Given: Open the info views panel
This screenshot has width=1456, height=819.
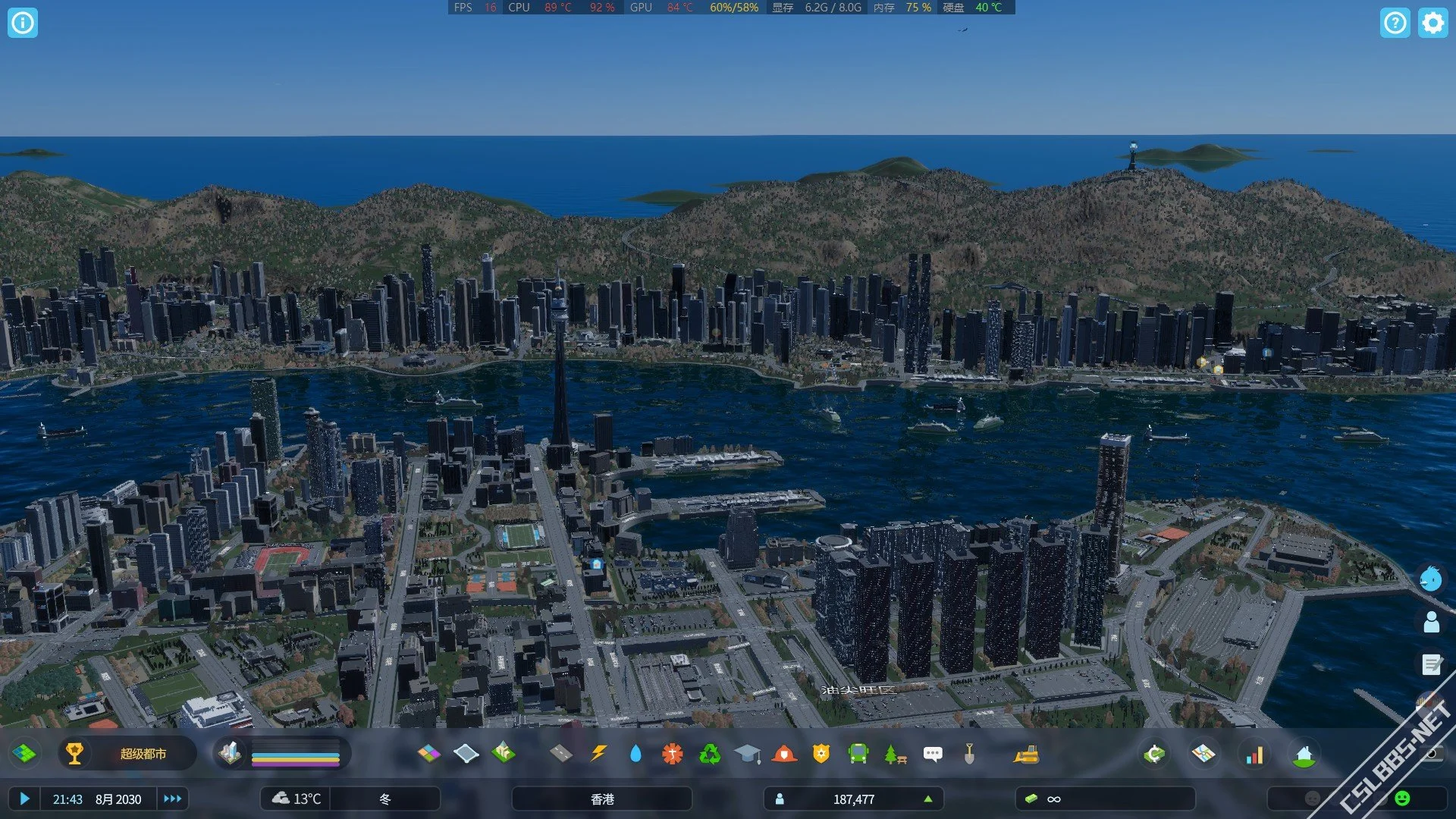Looking at the screenshot, I should [23, 23].
